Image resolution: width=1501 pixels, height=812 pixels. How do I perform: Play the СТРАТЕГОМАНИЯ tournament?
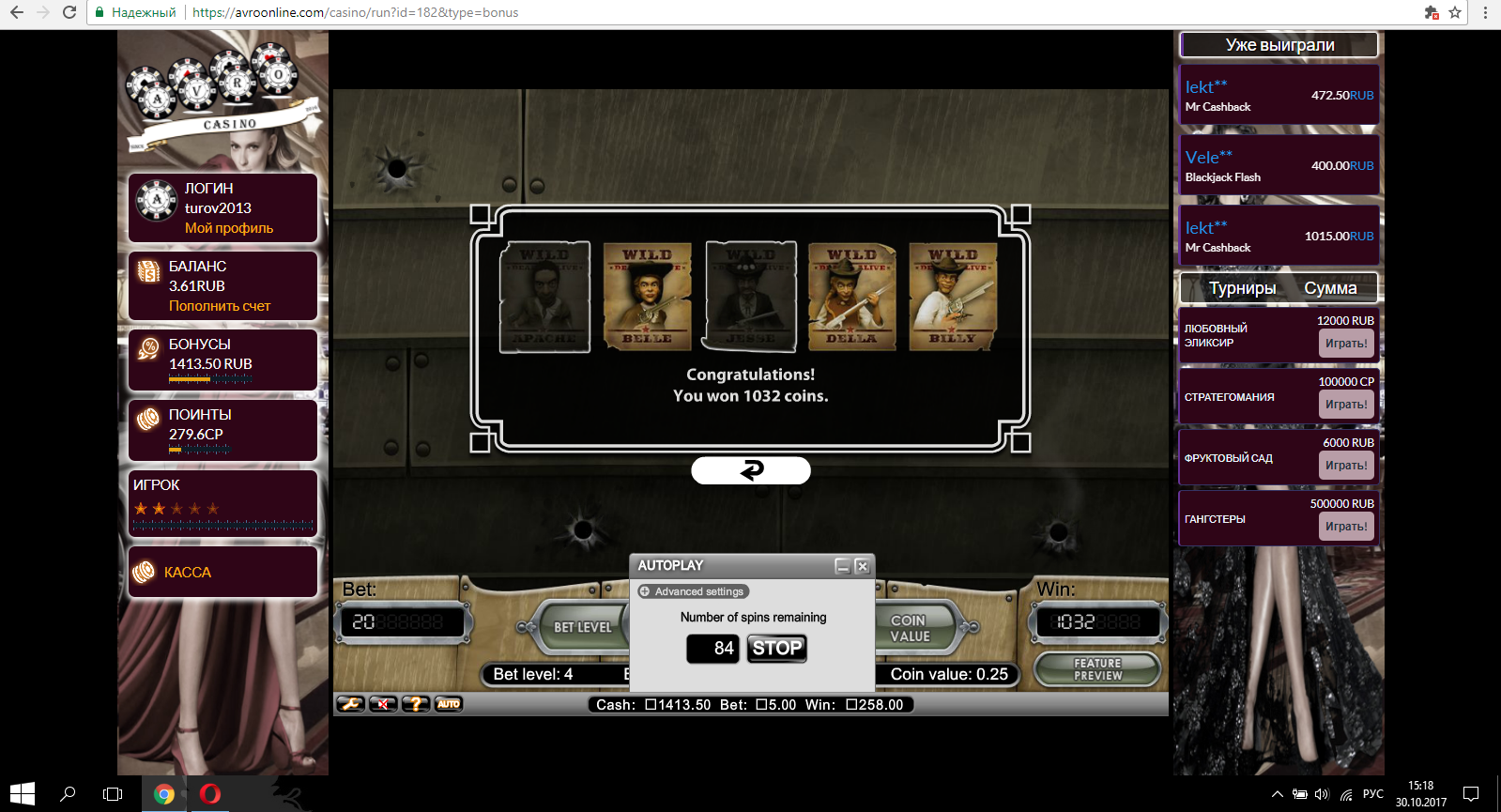(x=1346, y=405)
